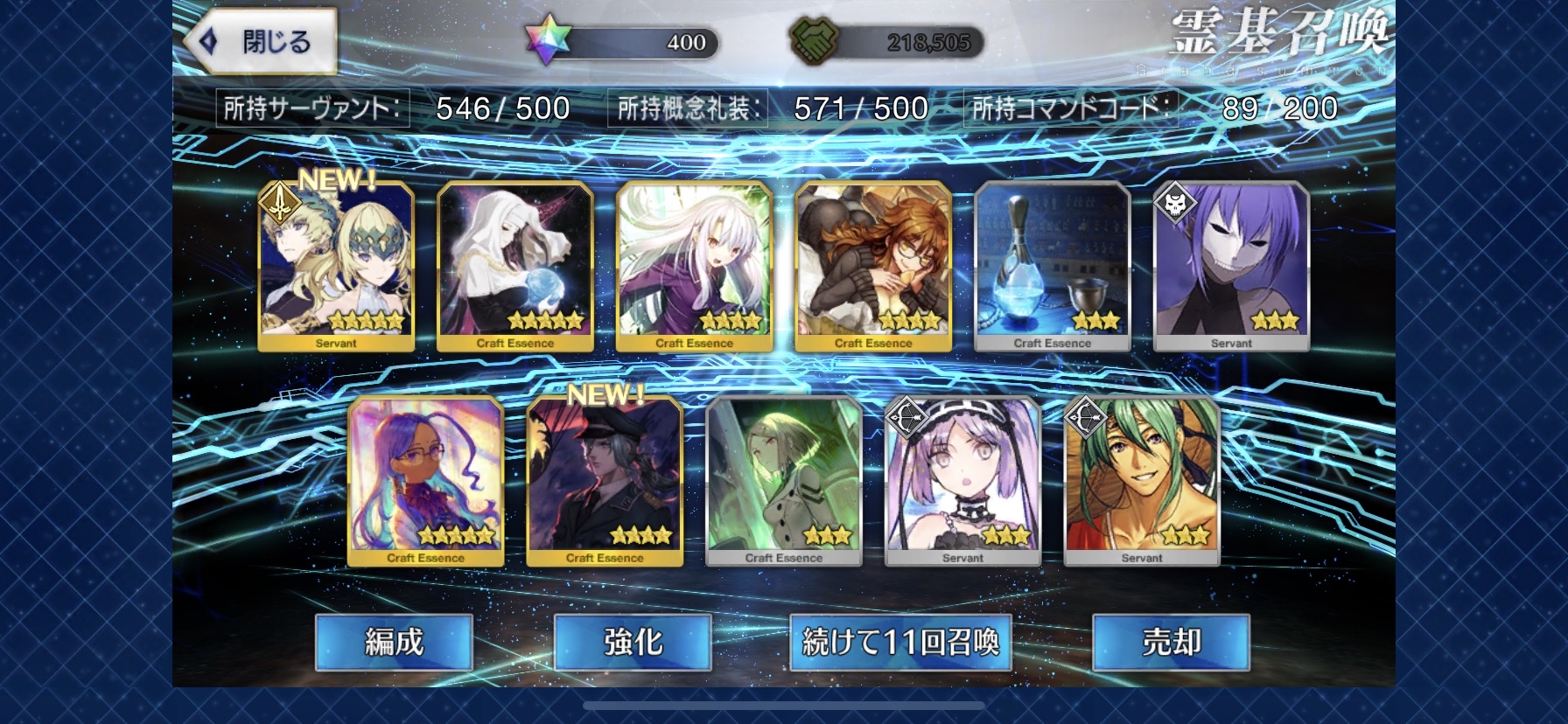
Task: Inspect the sleeping glasses woman Craft Essence card
Action: 873,266
